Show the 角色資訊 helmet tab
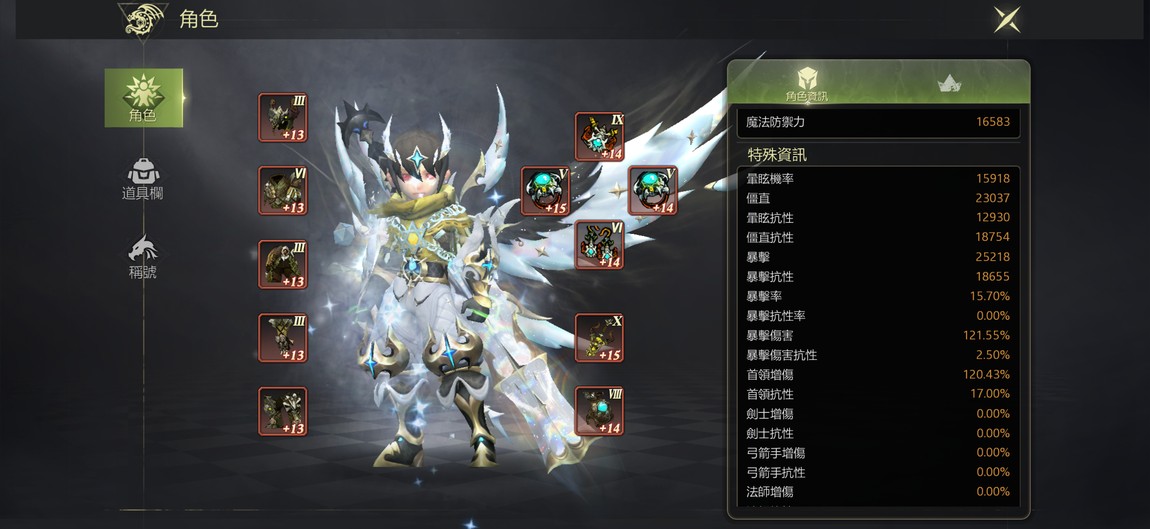 coord(806,84)
